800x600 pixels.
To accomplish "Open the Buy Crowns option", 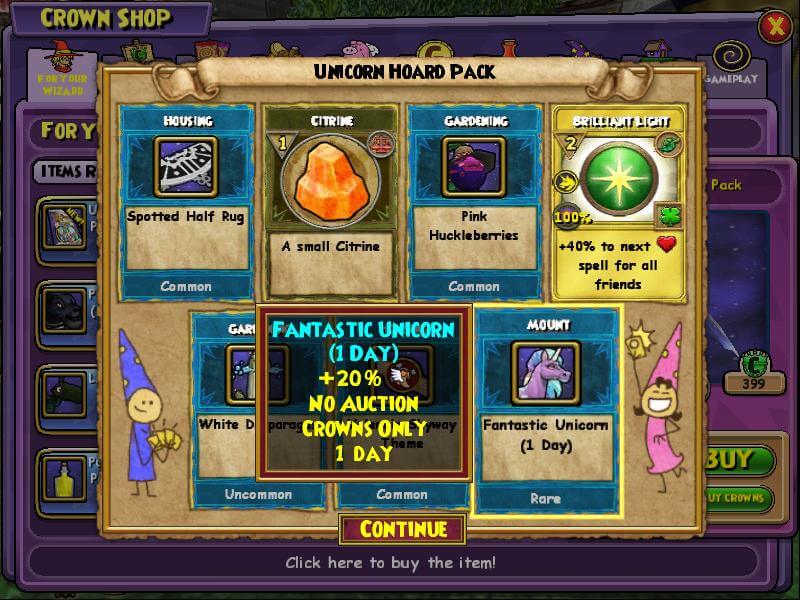I will pyautogui.click(x=743, y=497).
